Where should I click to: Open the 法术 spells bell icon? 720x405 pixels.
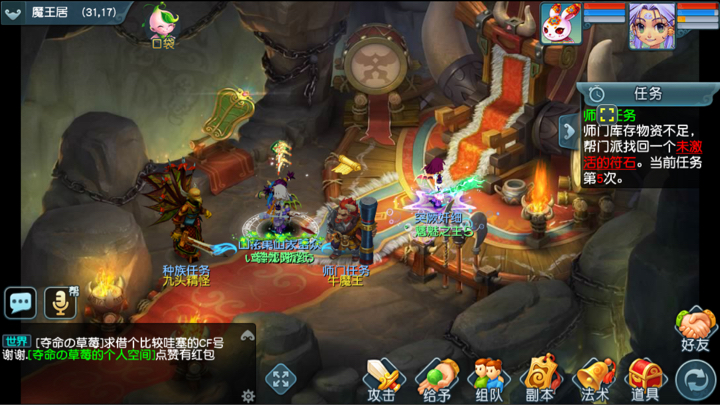594,379
